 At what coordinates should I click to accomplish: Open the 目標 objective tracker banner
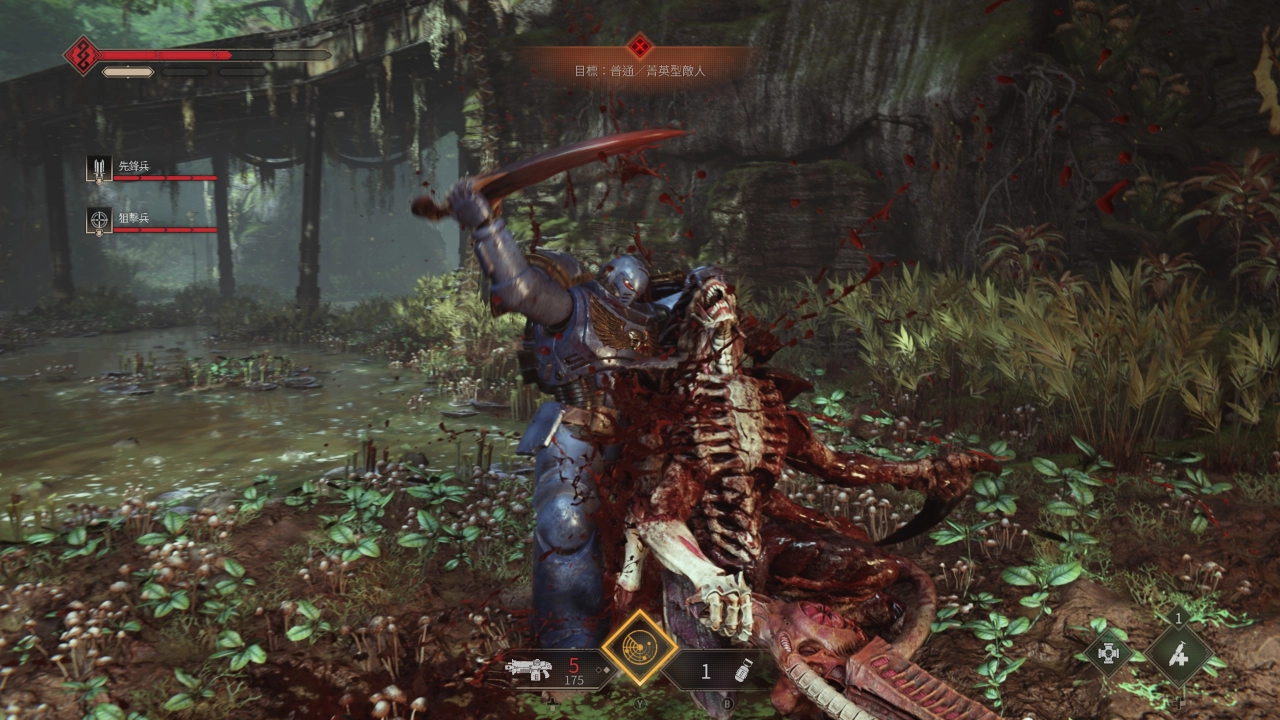pyautogui.click(x=639, y=64)
